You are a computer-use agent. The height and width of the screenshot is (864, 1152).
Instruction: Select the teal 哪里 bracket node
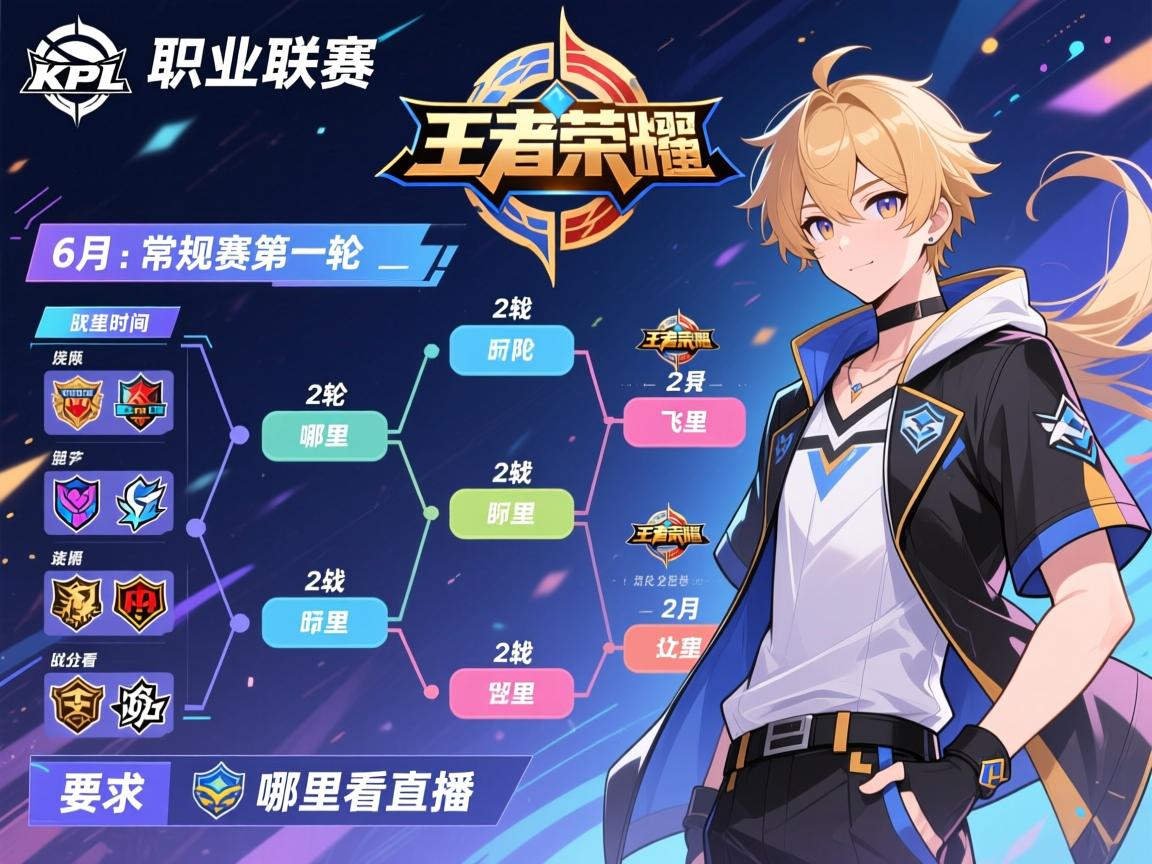324,436
